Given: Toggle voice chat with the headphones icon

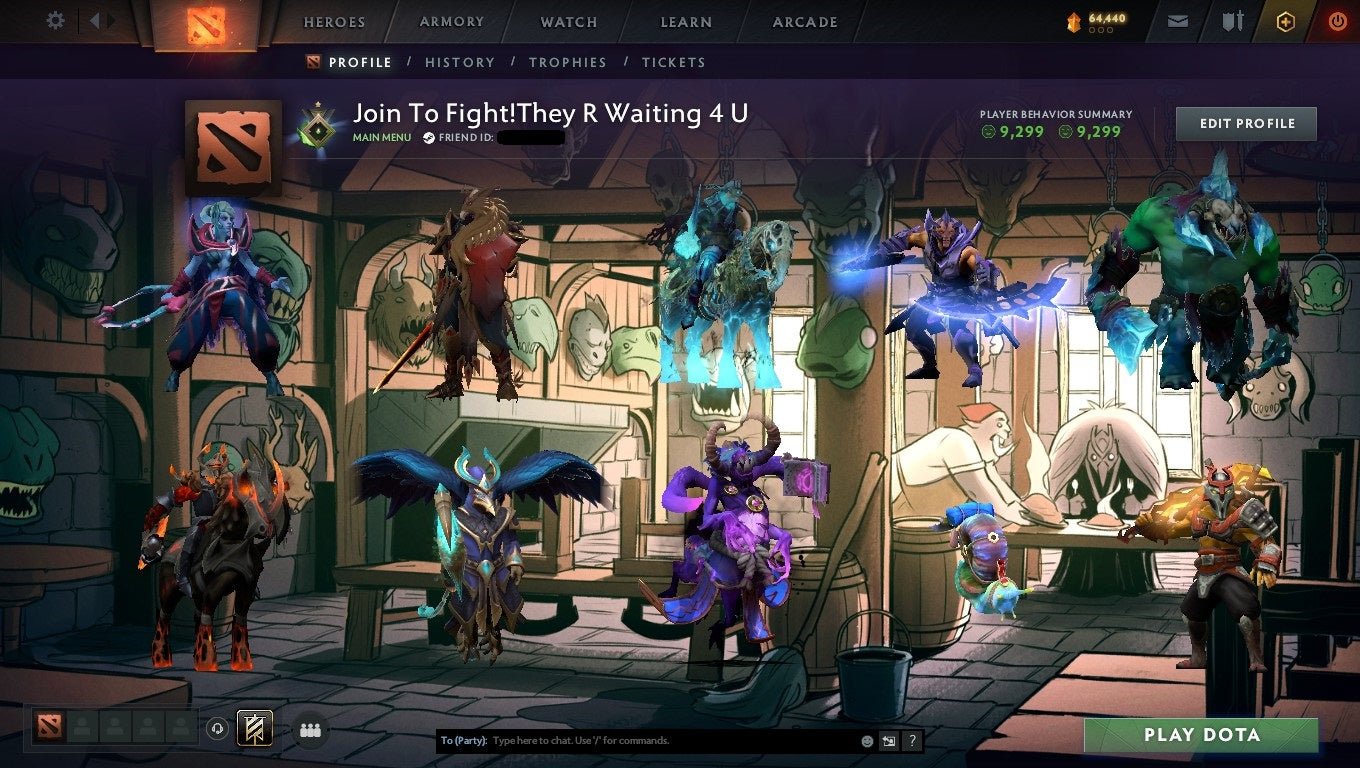Looking at the screenshot, I should (x=218, y=729).
